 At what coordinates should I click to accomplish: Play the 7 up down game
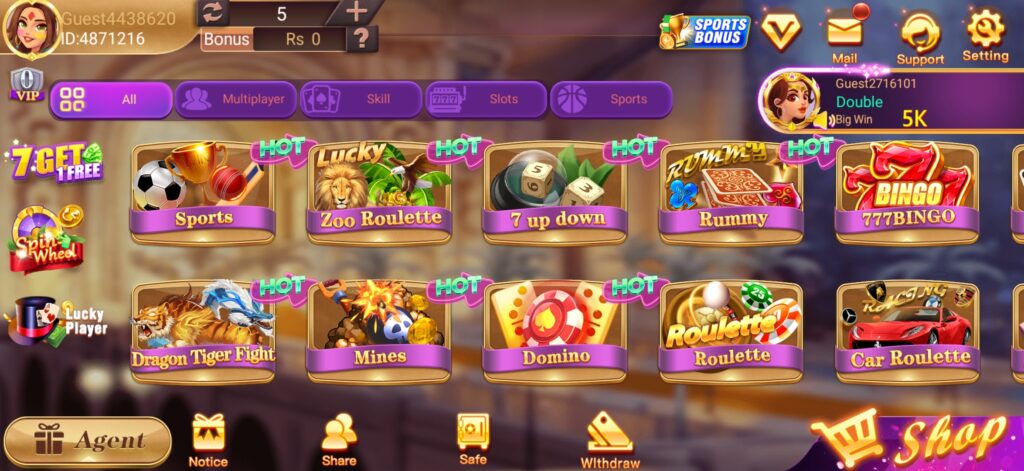tap(555, 192)
